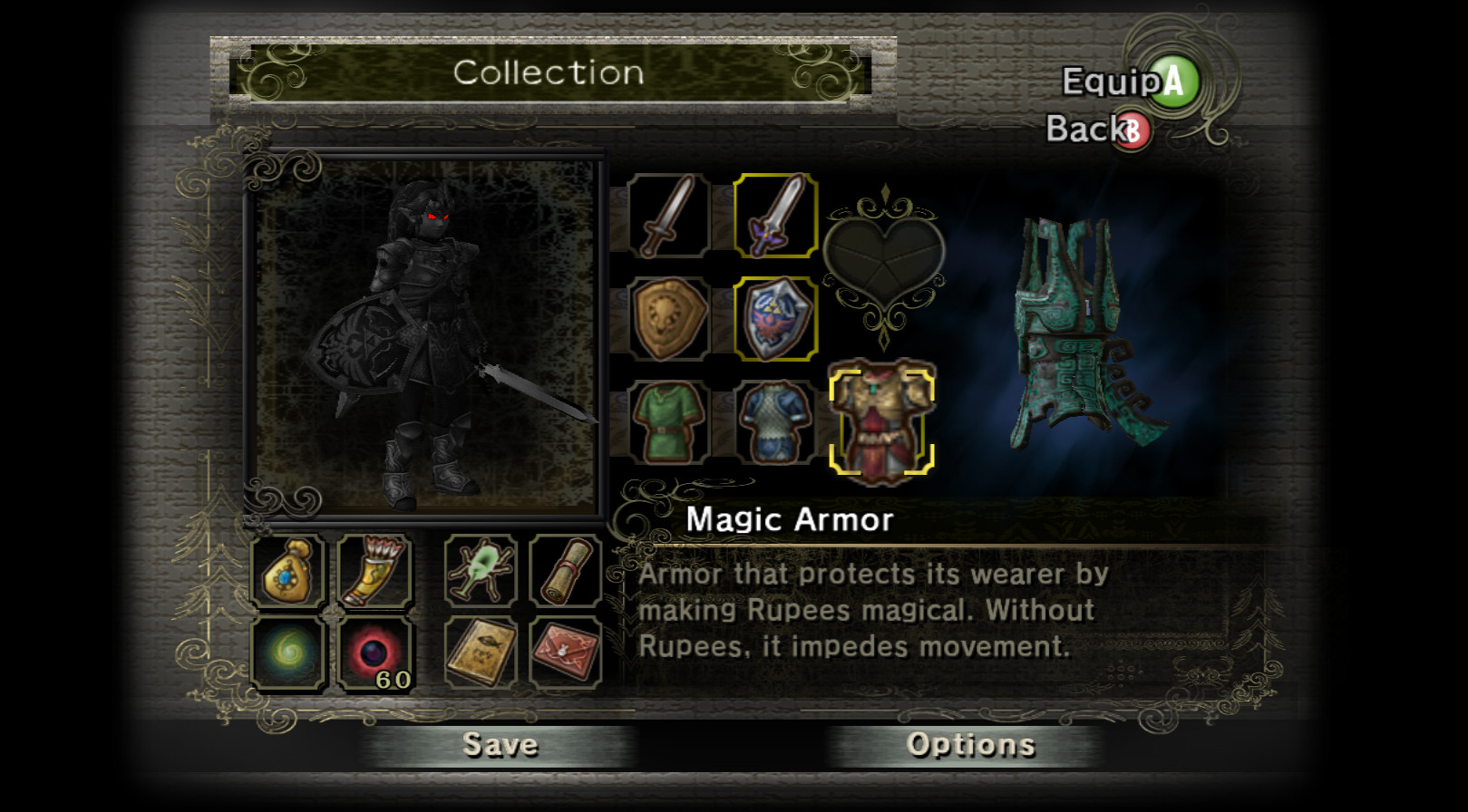
Task: Click the Ordon Shield icon
Action: tap(668, 319)
